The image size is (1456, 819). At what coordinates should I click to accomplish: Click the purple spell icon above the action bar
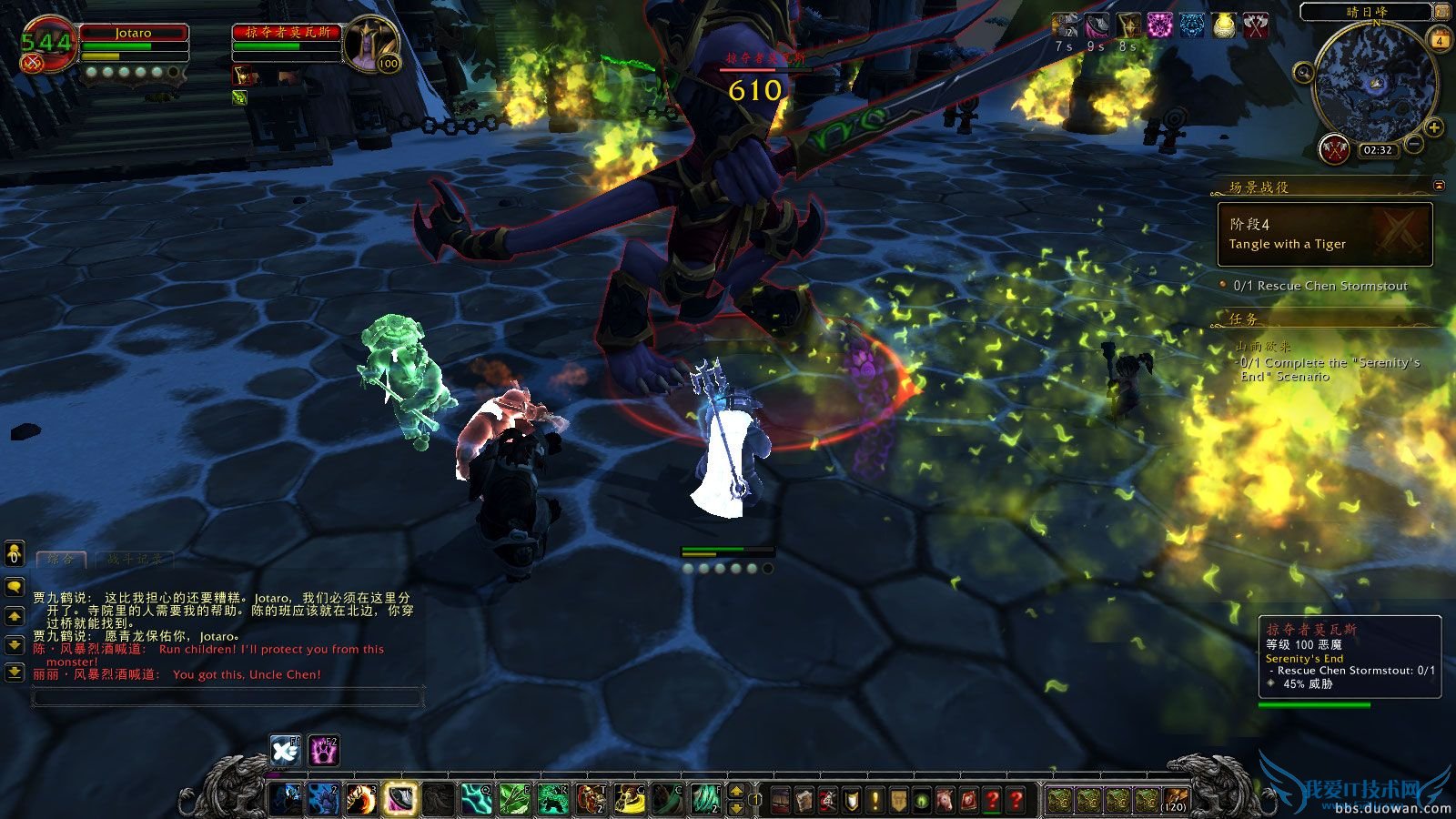[x=322, y=751]
